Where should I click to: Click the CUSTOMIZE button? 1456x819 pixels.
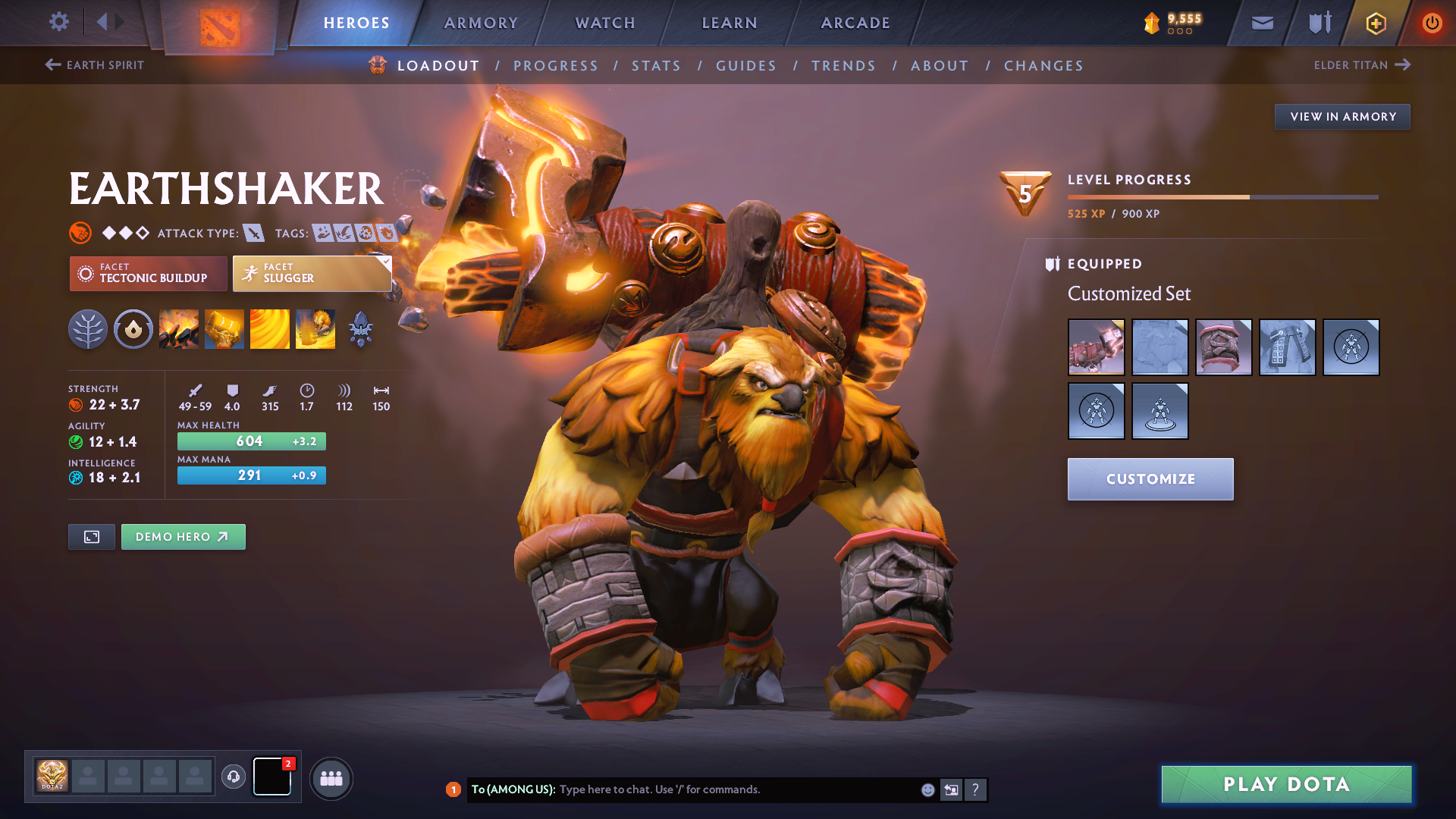pyautogui.click(x=1150, y=479)
